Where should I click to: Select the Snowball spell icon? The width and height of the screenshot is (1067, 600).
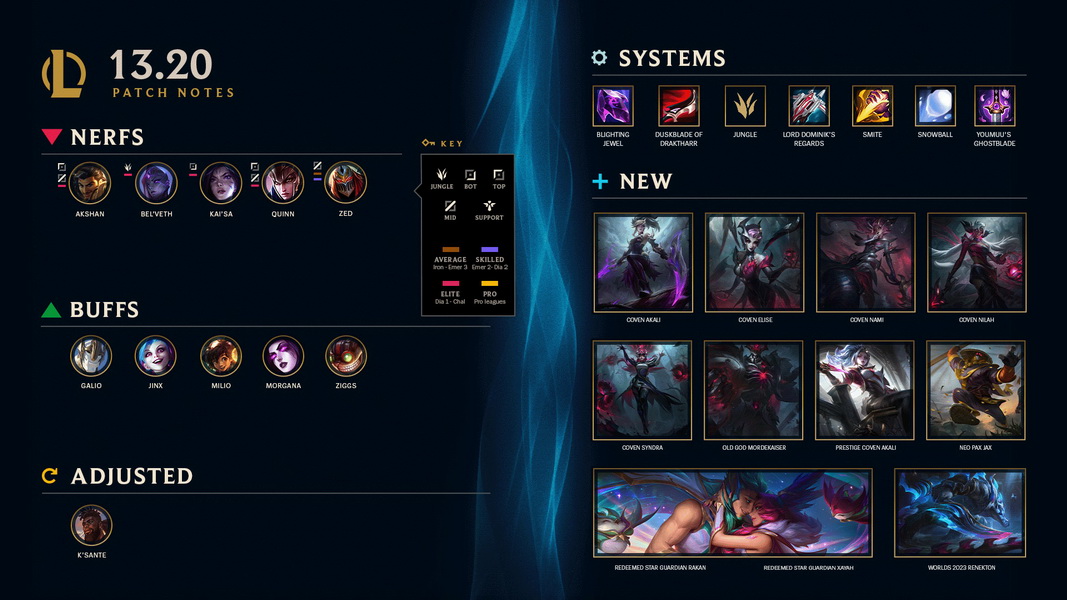point(935,106)
